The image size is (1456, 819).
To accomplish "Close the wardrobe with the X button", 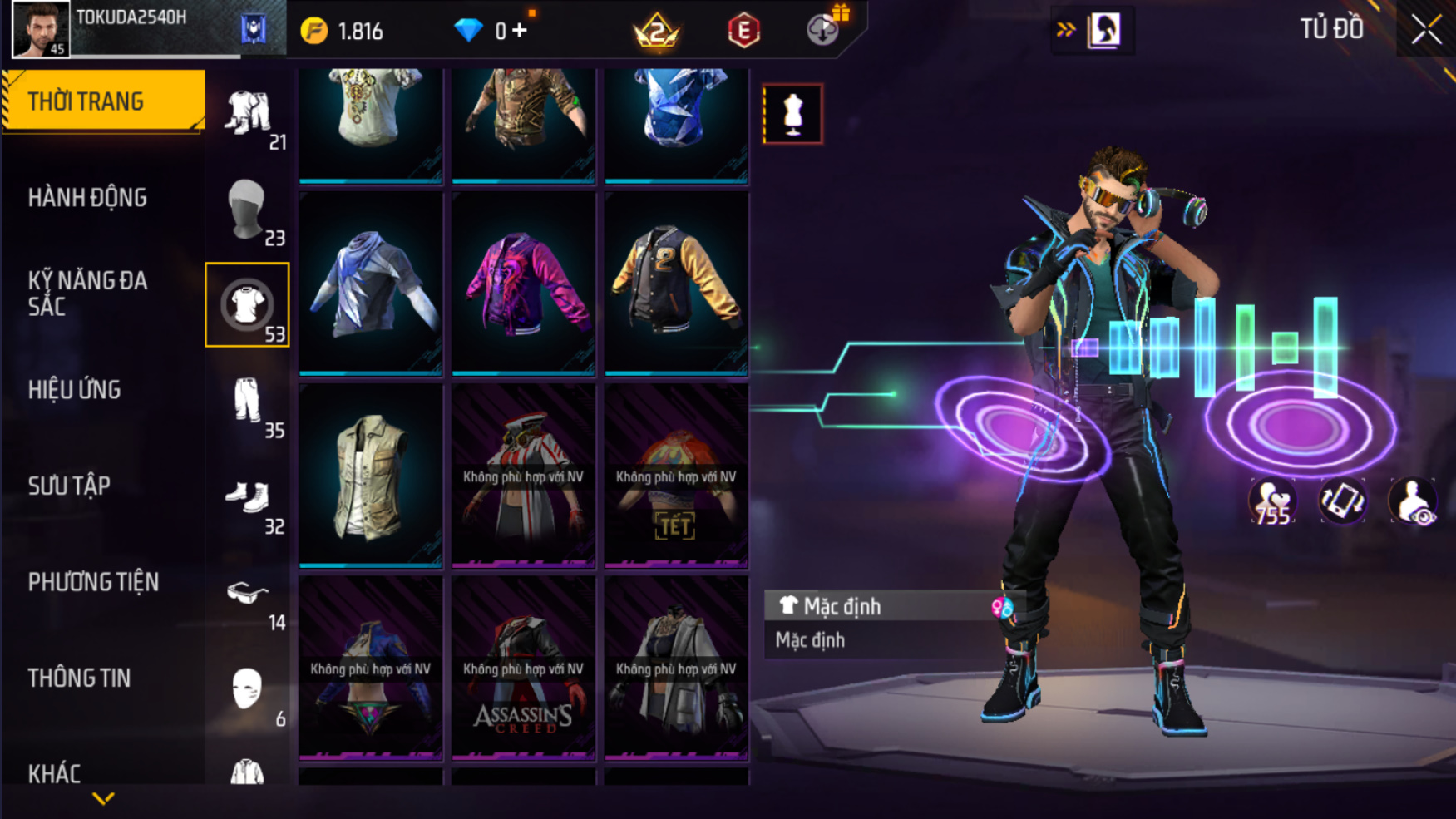I will [1425, 30].
